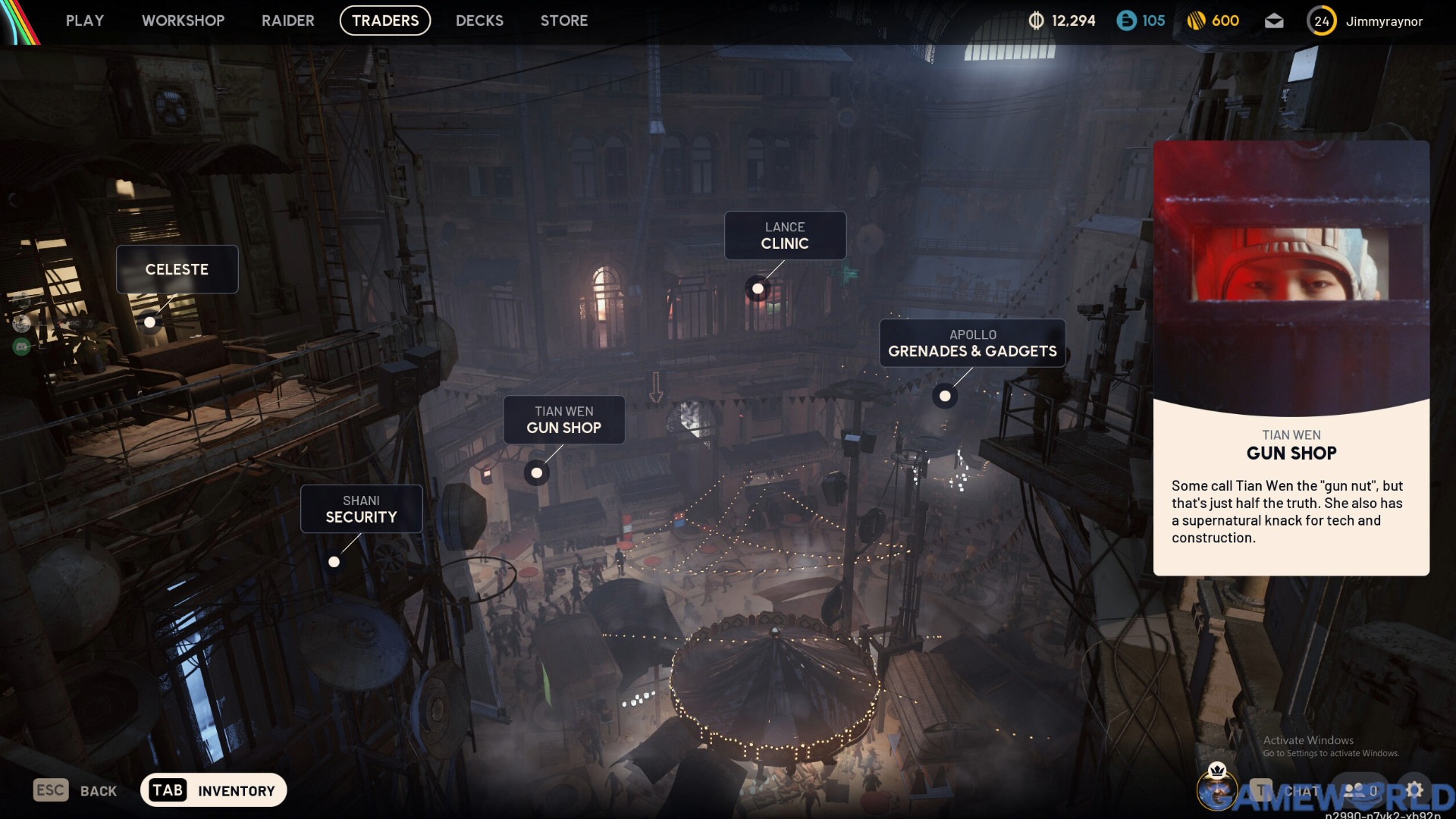Choose the Celeste trader label

(x=177, y=269)
